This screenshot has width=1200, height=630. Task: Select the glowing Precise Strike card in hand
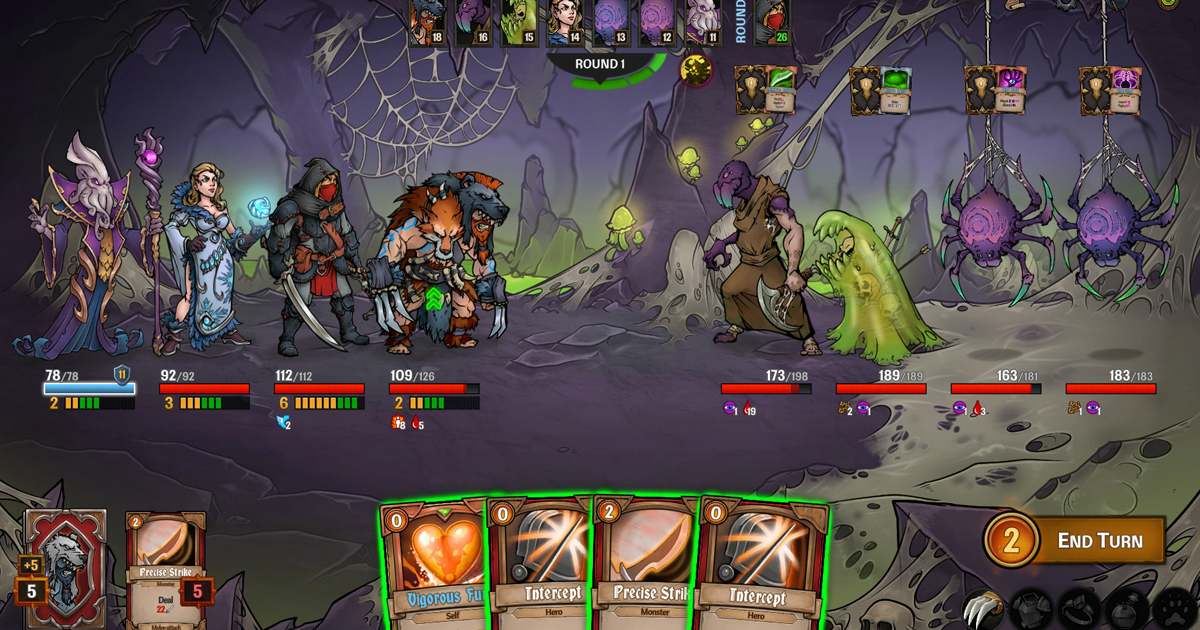coord(645,566)
